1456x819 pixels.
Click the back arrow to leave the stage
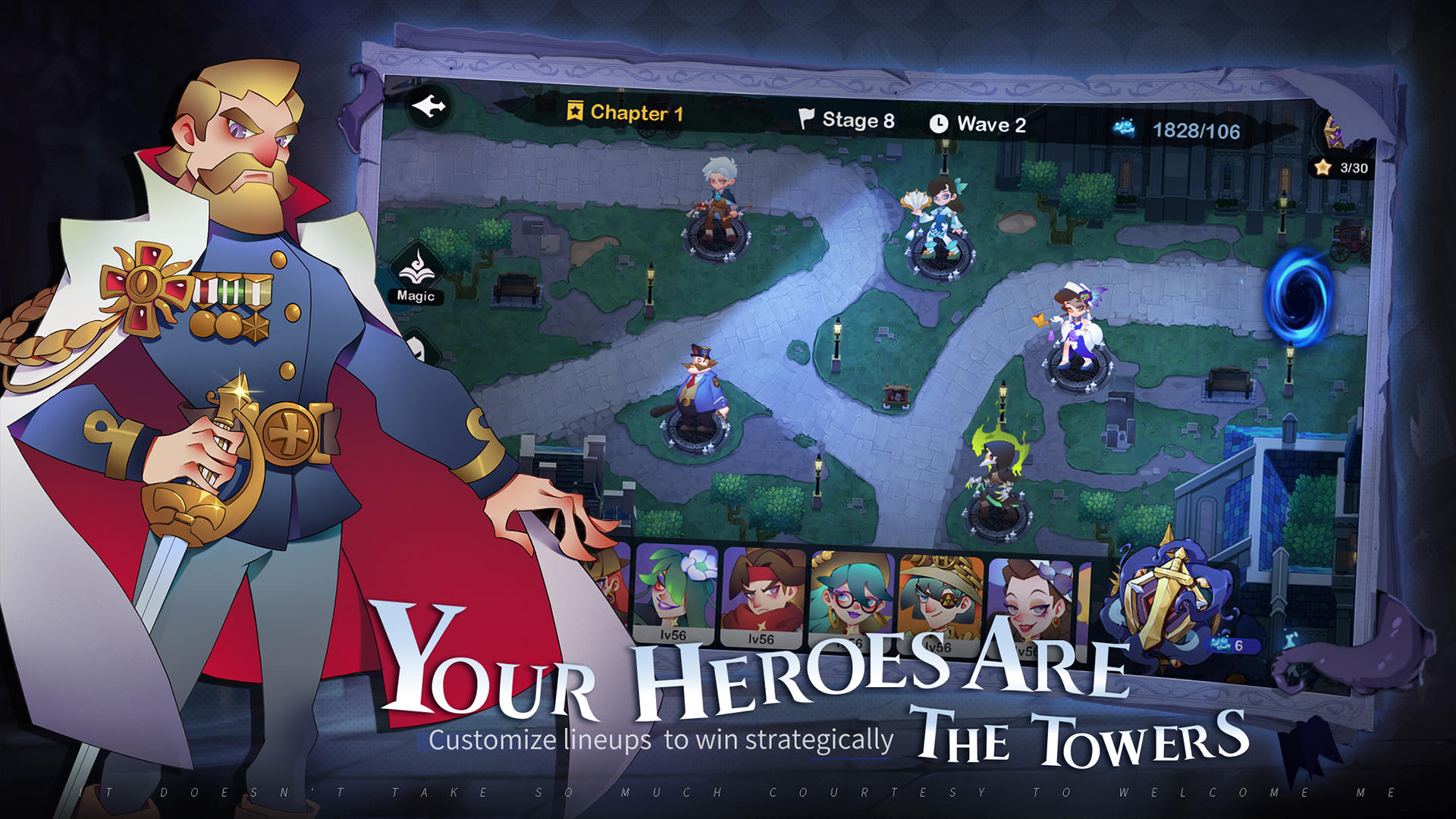click(428, 106)
